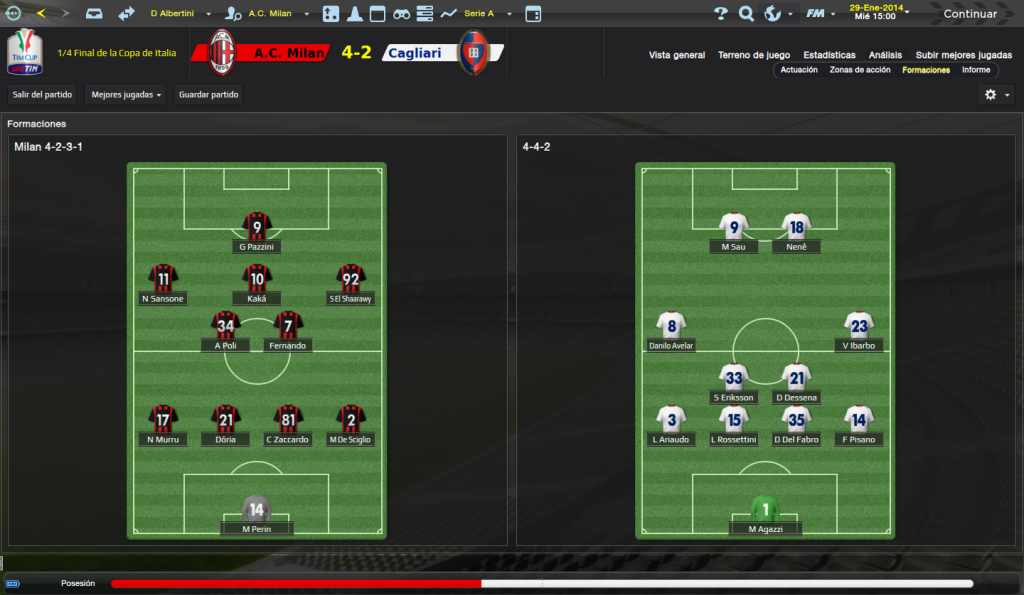Continue to the next day
1024x595 pixels.
[x=969, y=14]
